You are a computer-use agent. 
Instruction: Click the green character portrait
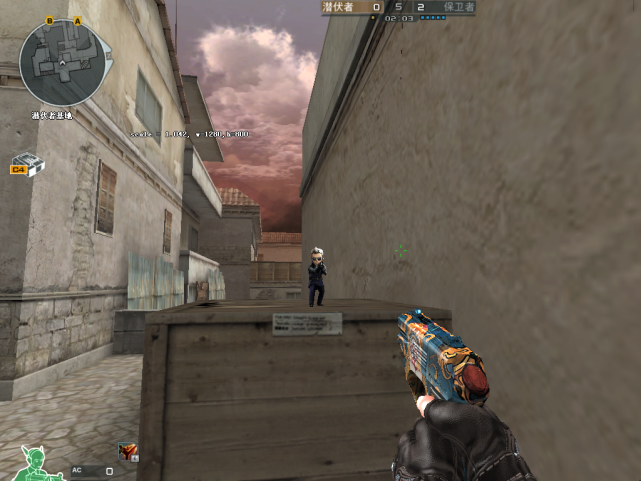pyautogui.click(x=38, y=462)
